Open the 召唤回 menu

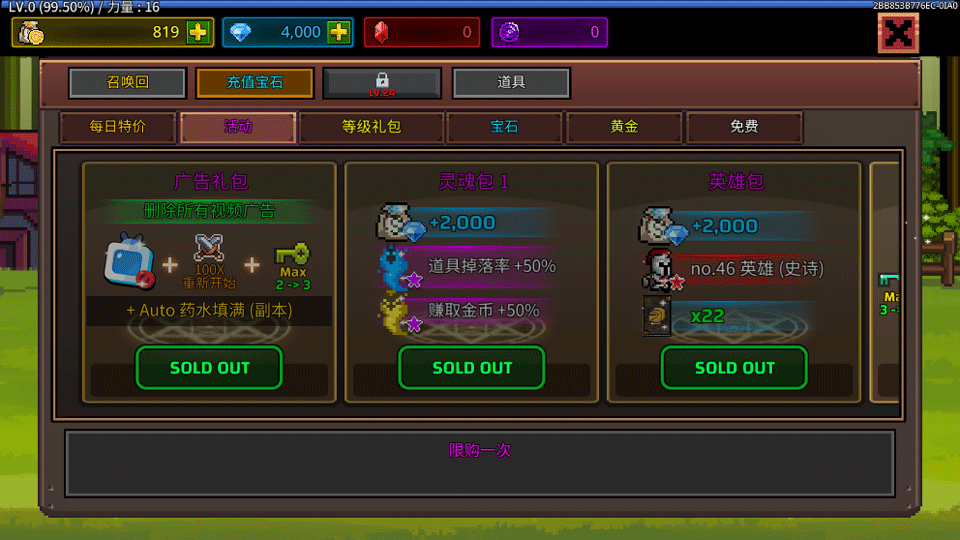tap(127, 83)
